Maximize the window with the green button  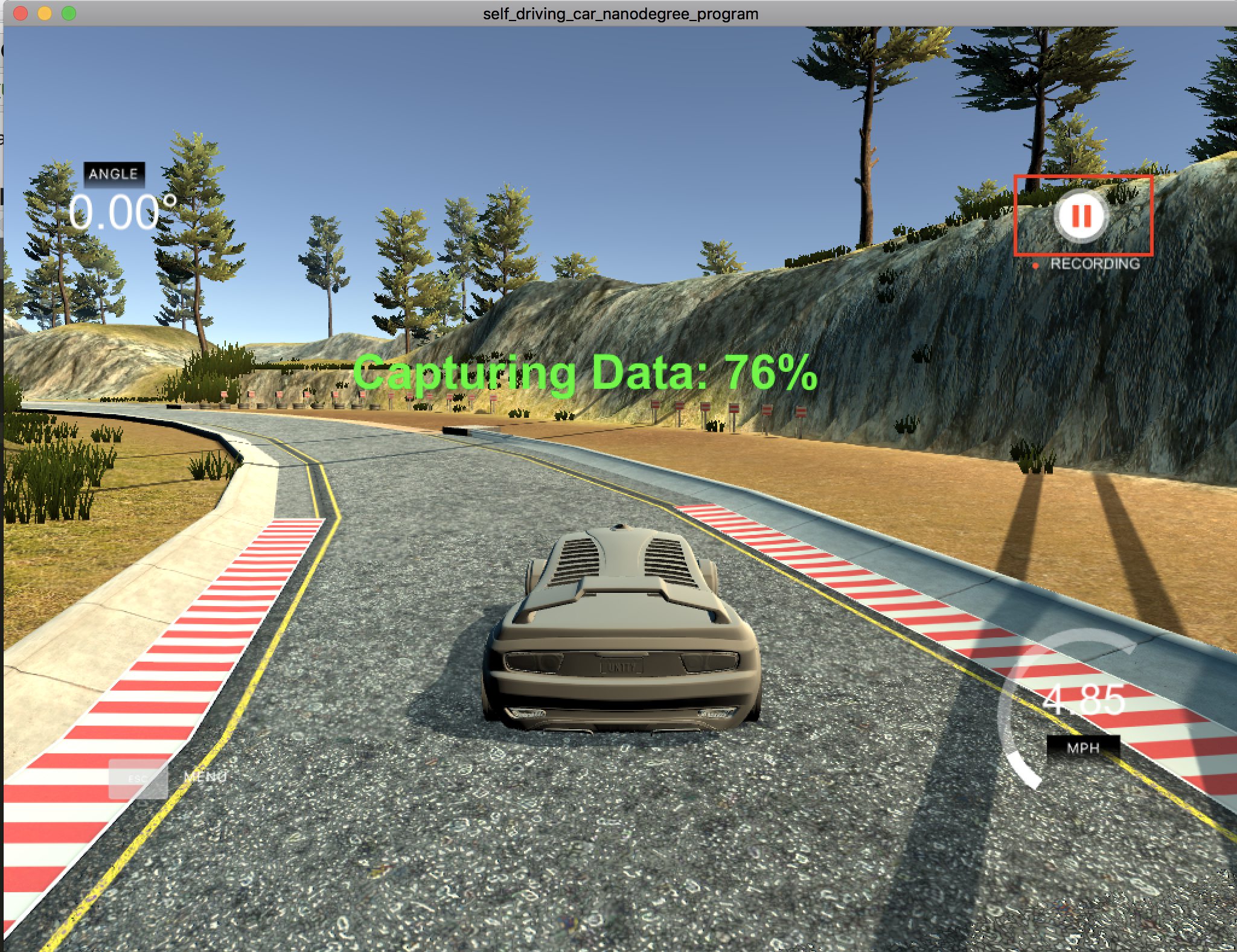tap(69, 13)
